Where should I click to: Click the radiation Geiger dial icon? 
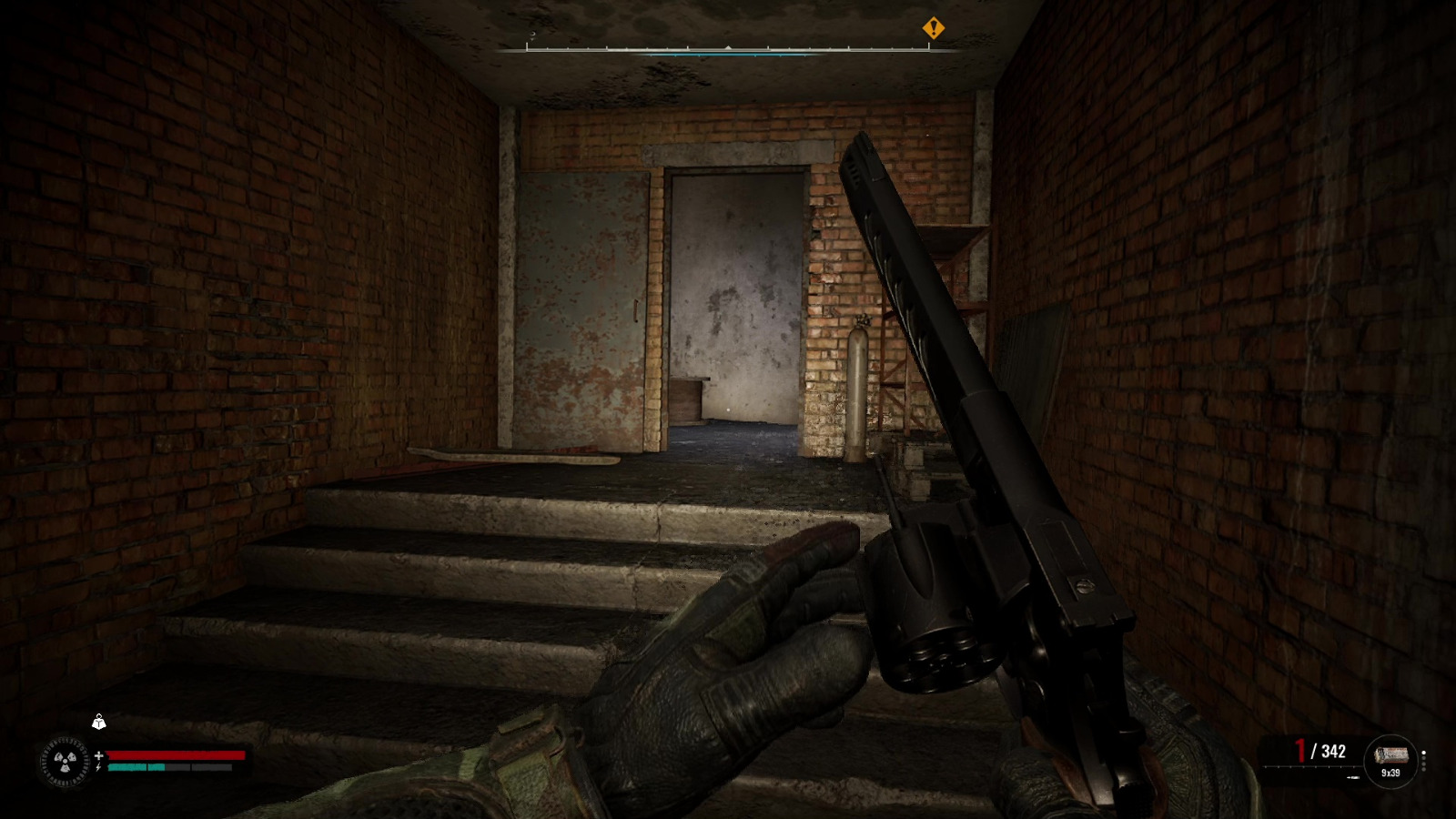[x=65, y=761]
